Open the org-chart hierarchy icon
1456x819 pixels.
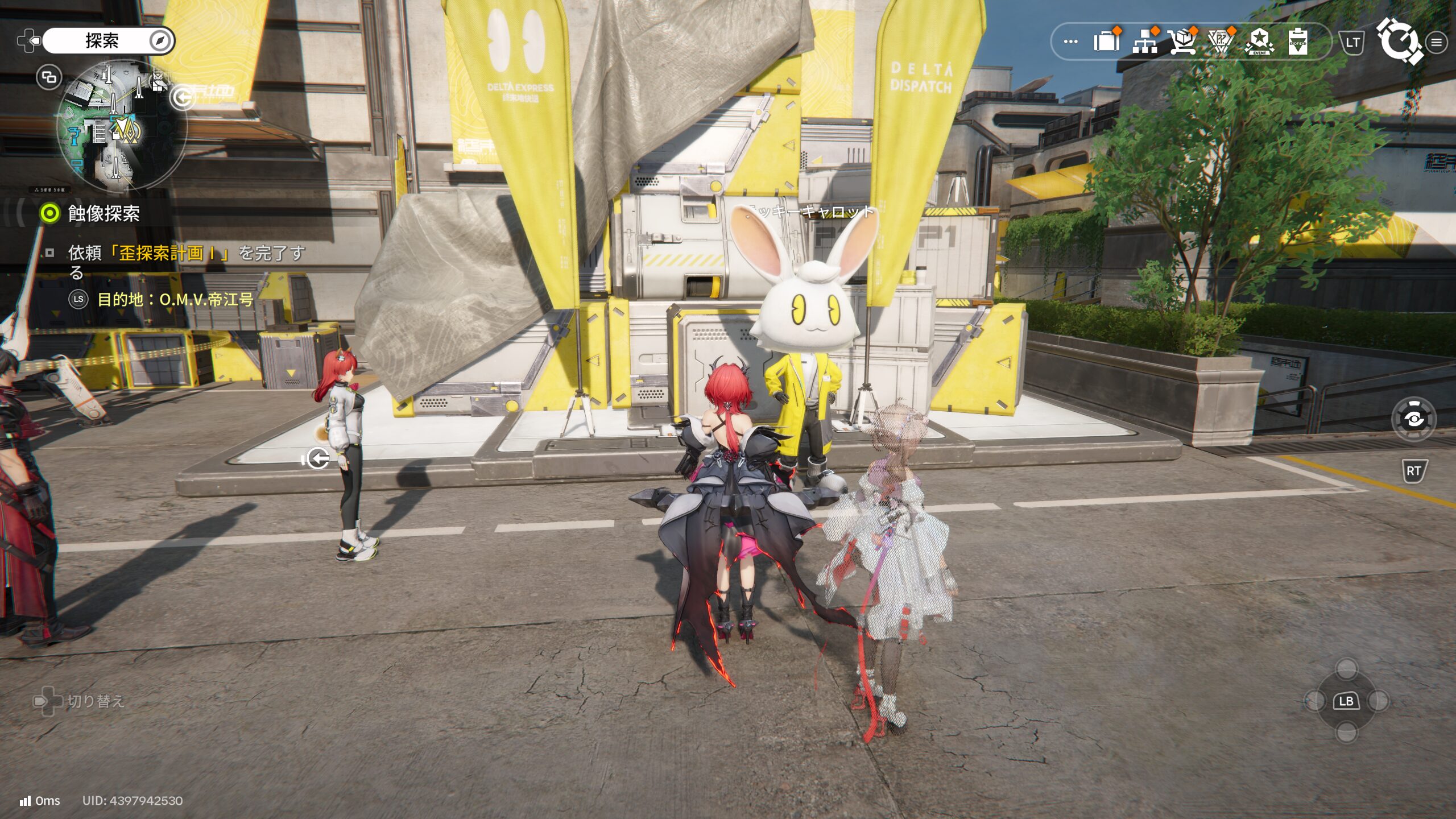(x=1144, y=42)
